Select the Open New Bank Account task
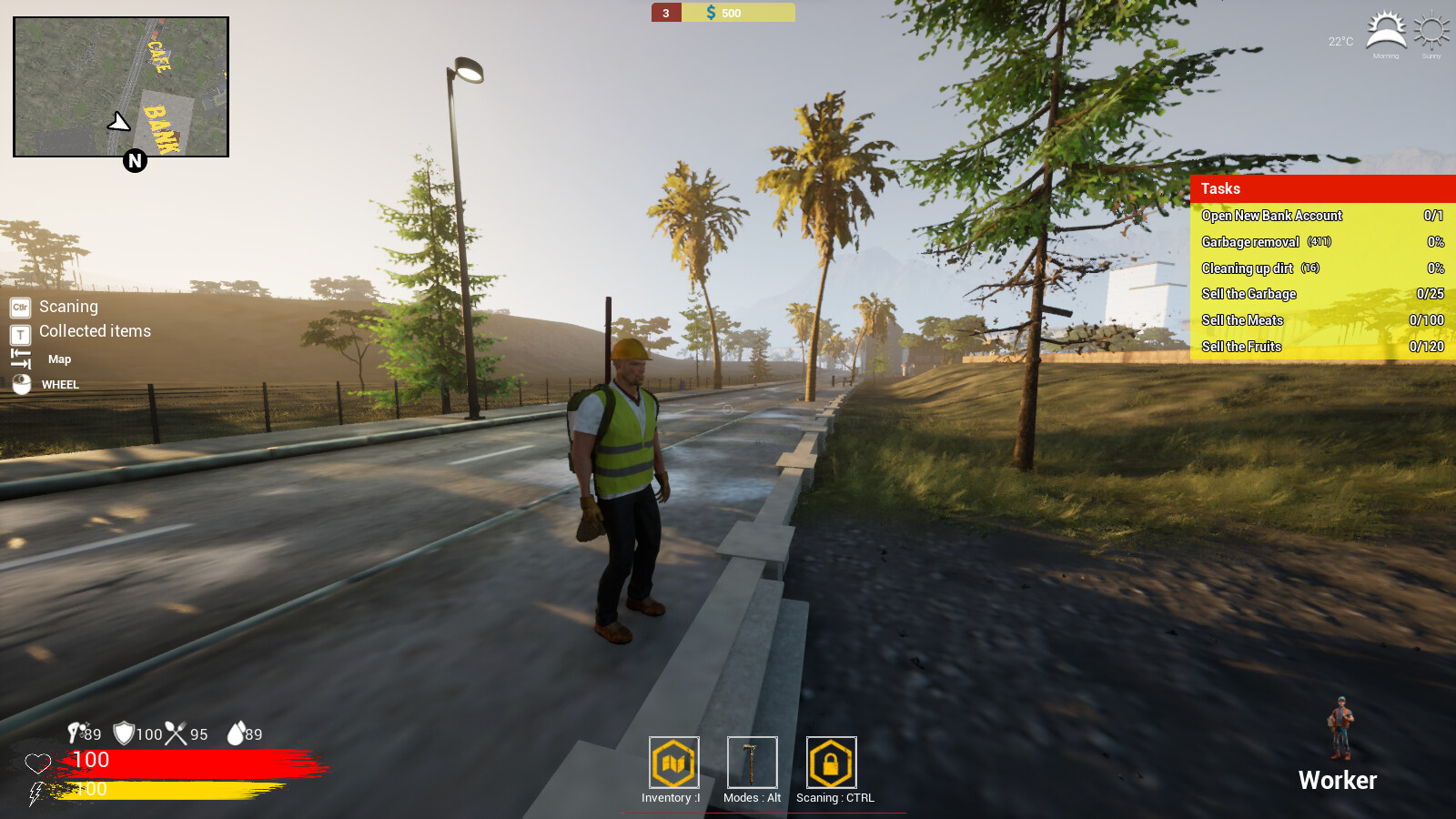1456x819 pixels. 1271,216
